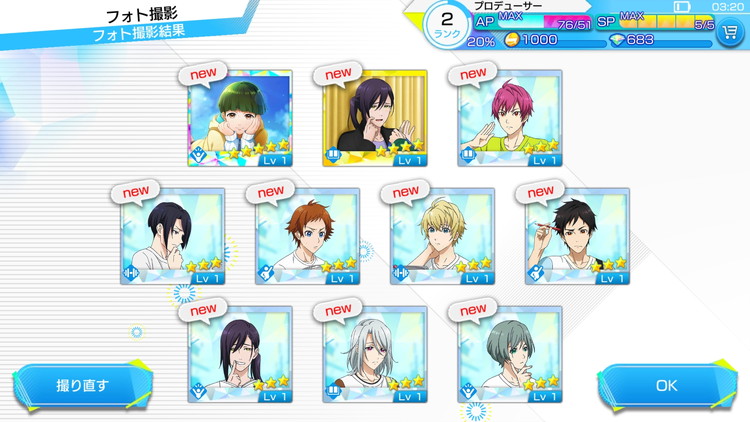Screen dimensions: 750x422
Task: View the teal-gray-haired idol card
Action: [x=509, y=354]
